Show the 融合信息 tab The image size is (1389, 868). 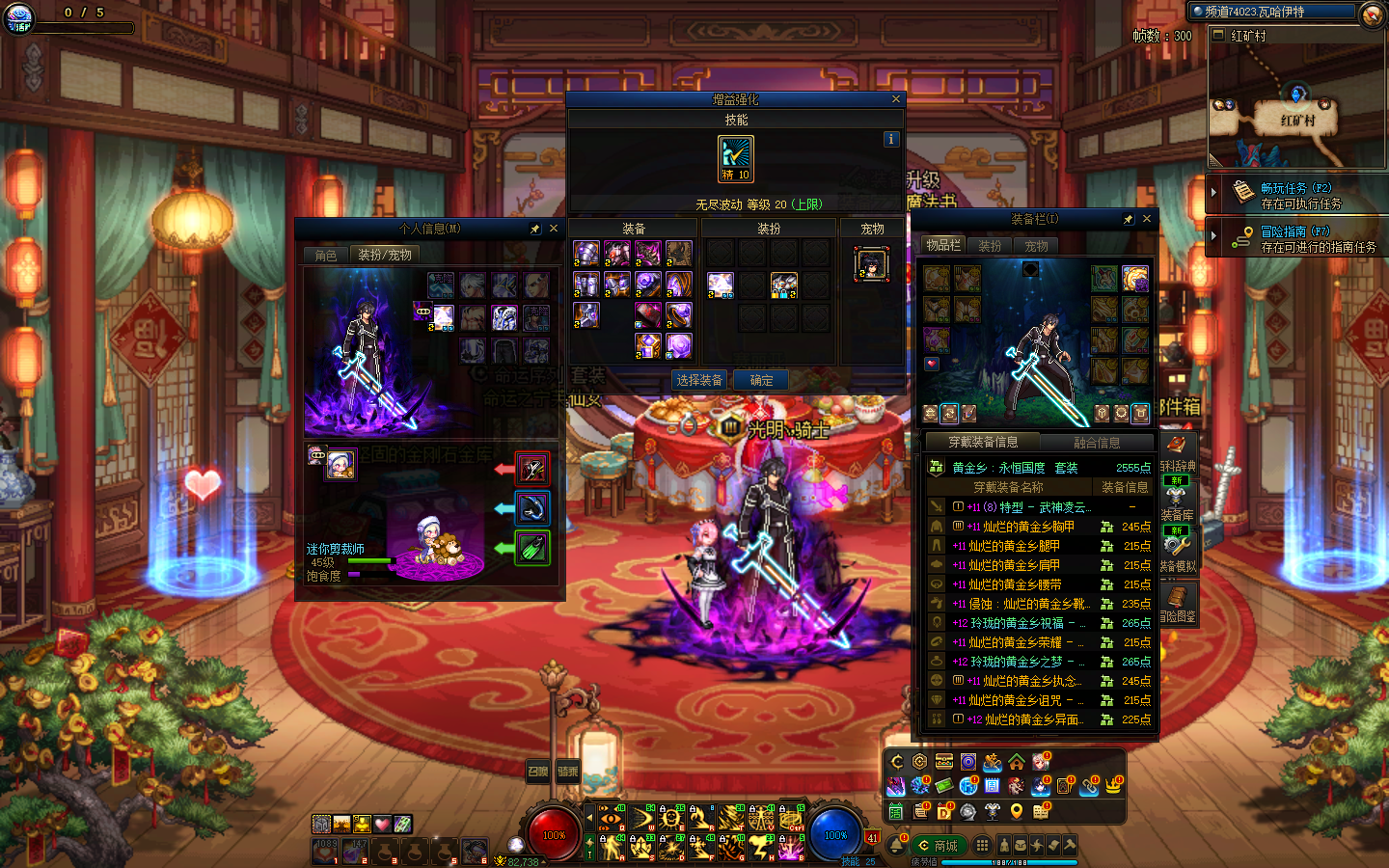(1097, 443)
